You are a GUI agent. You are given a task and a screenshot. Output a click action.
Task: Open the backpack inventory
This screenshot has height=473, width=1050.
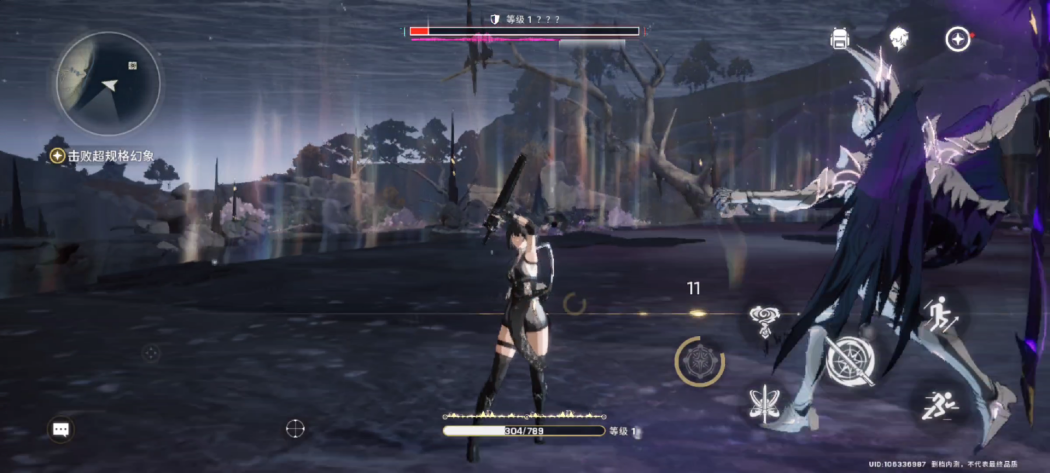(x=840, y=39)
